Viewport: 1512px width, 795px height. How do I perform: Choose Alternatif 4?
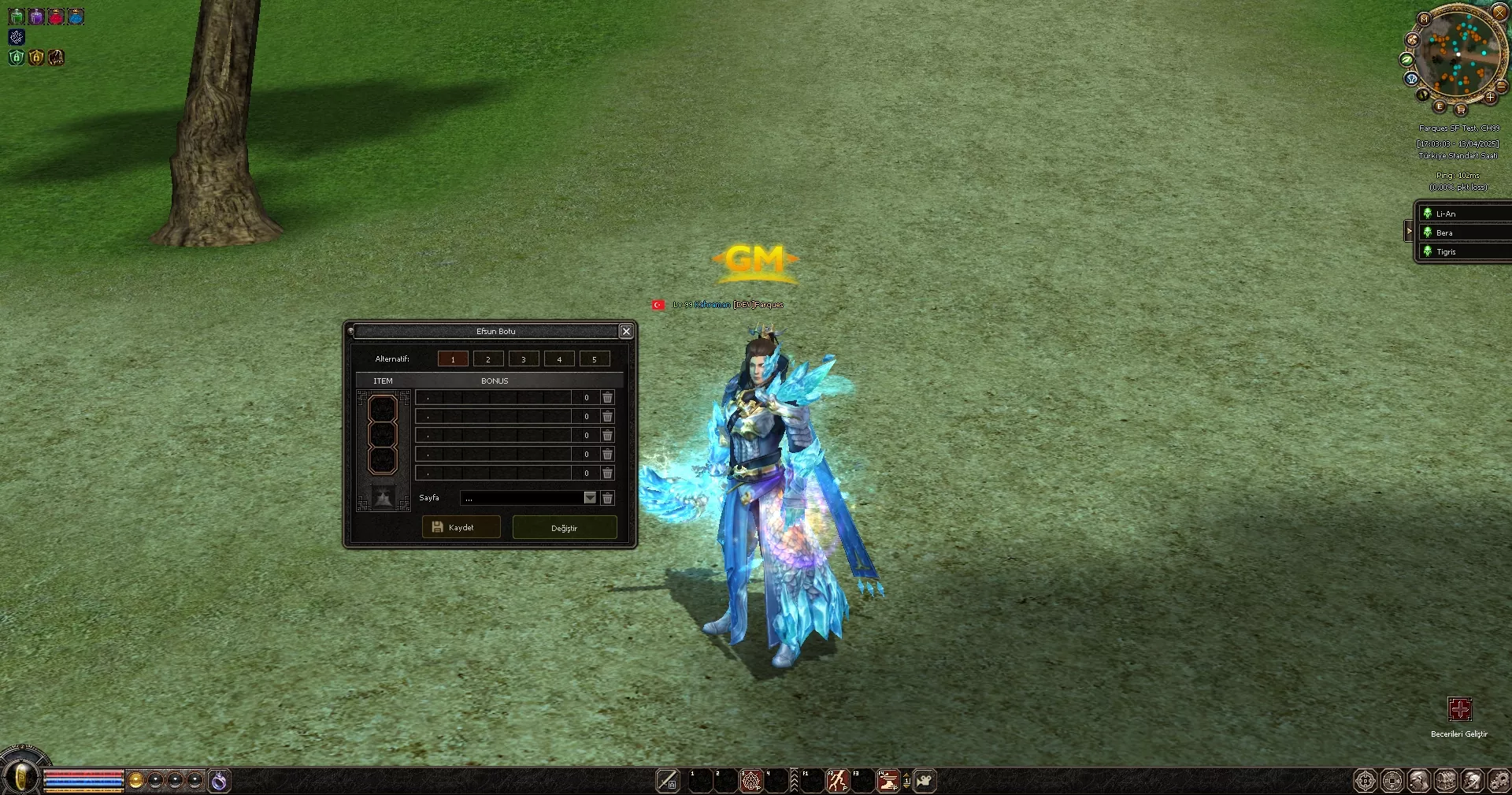(559, 359)
